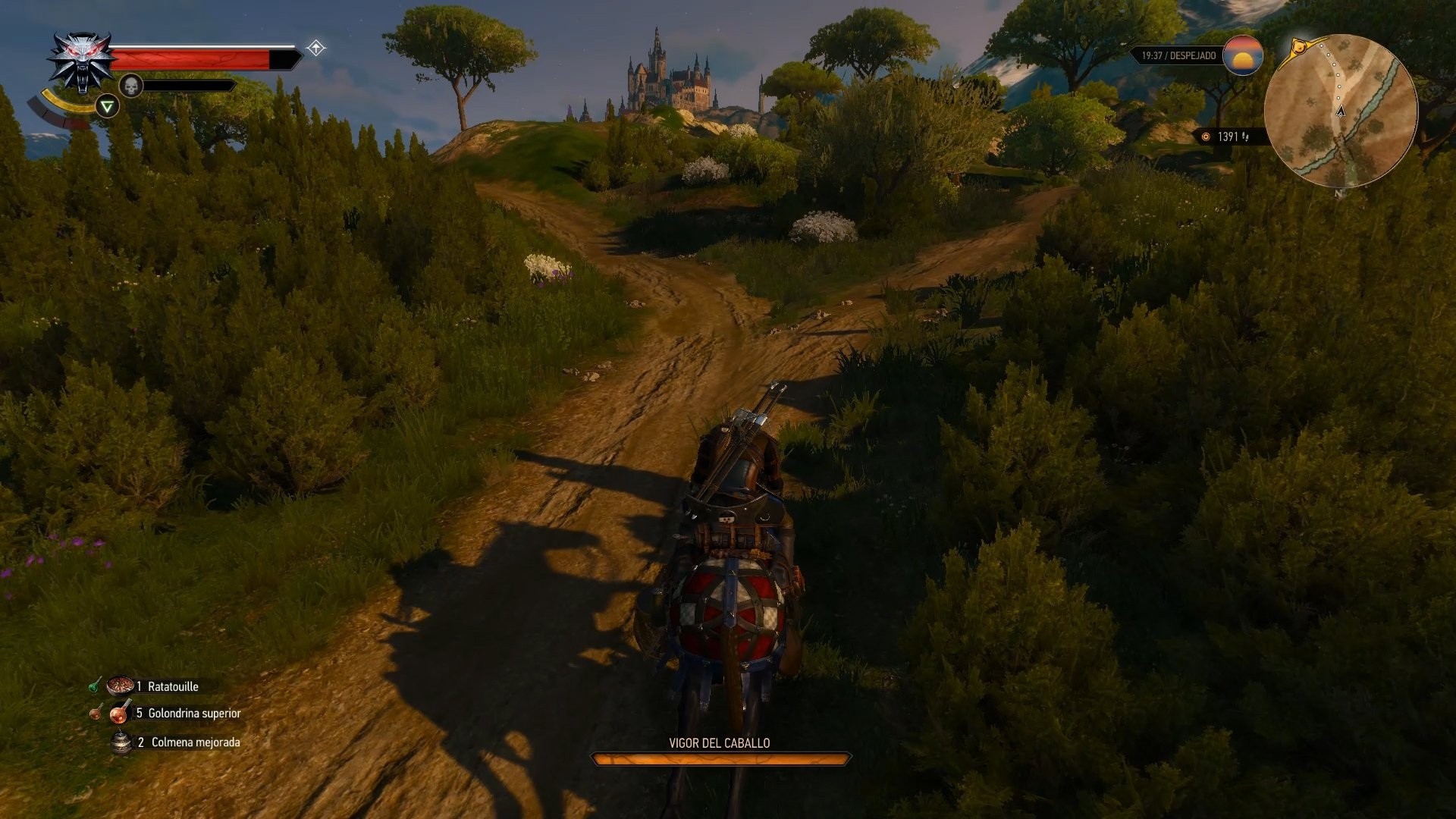The height and width of the screenshot is (819, 1456).
Task: Click the player arrow on the minimap
Action: coord(1341,112)
